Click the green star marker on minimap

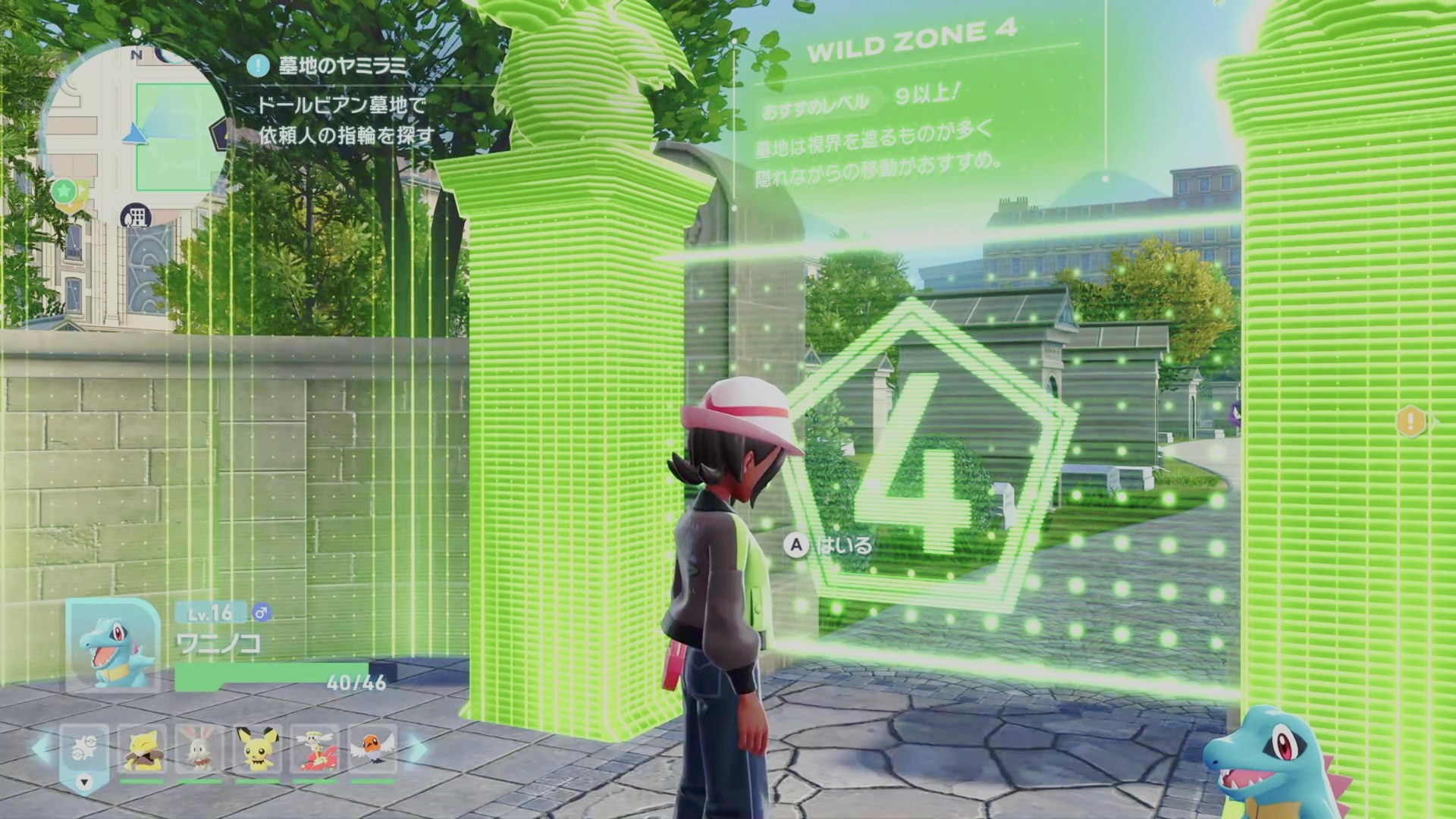tap(65, 188)
